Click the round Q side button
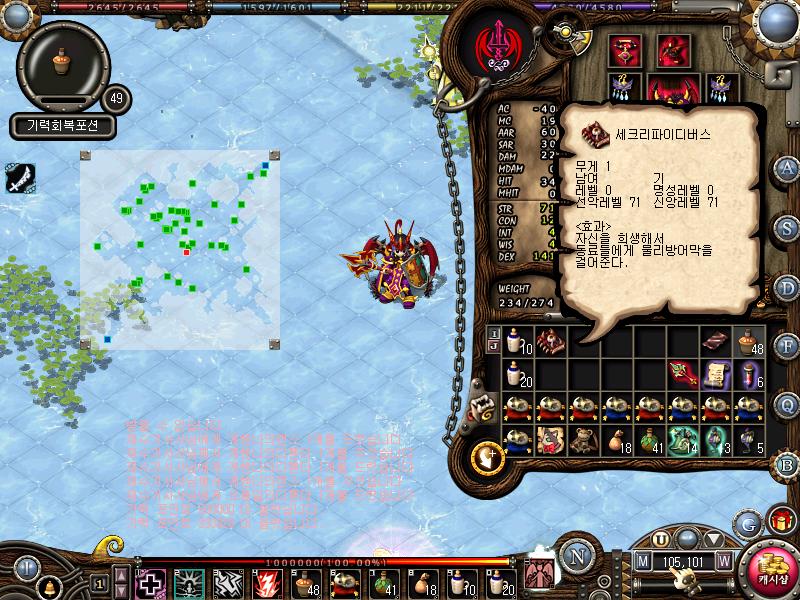 pos(788,404)
